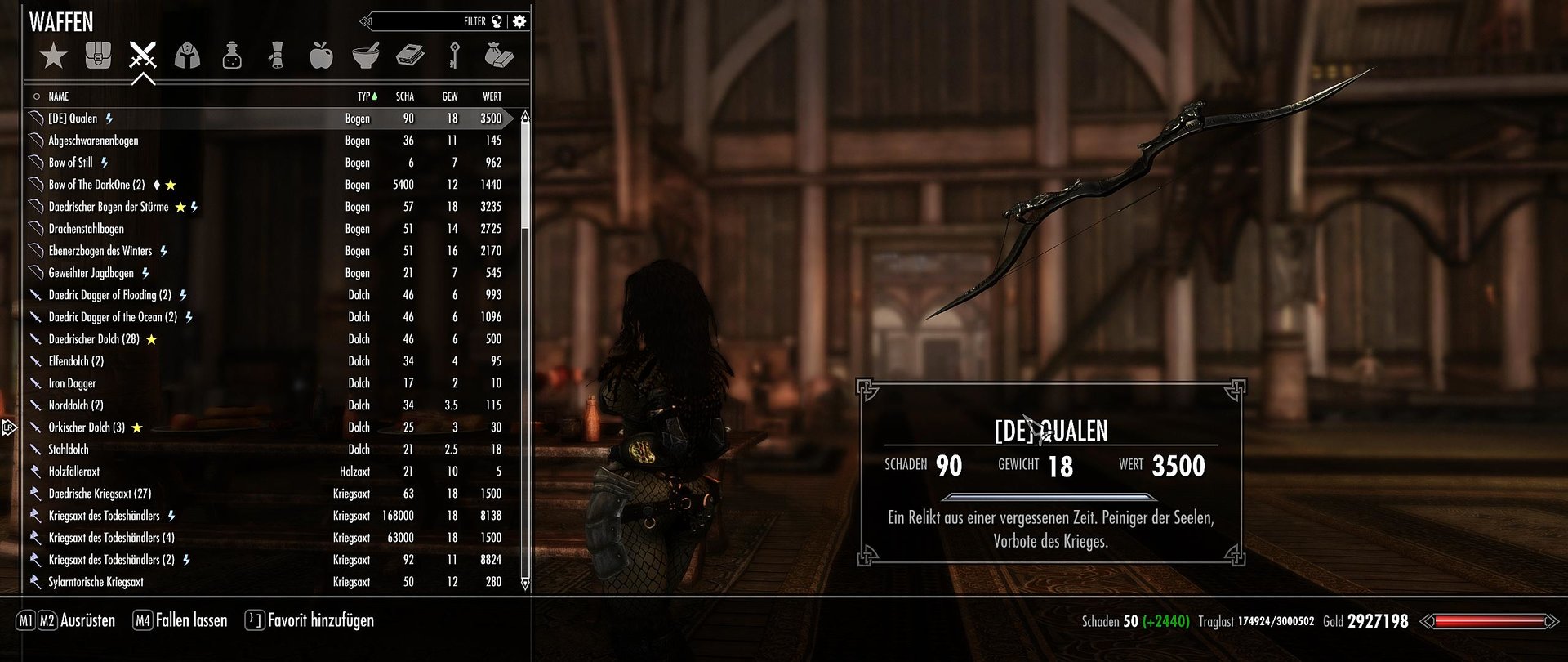Image resolution: width=1568 pixels, height=662 pixels.
Task: Open the inventory settings gear
Action: point(519,21)
